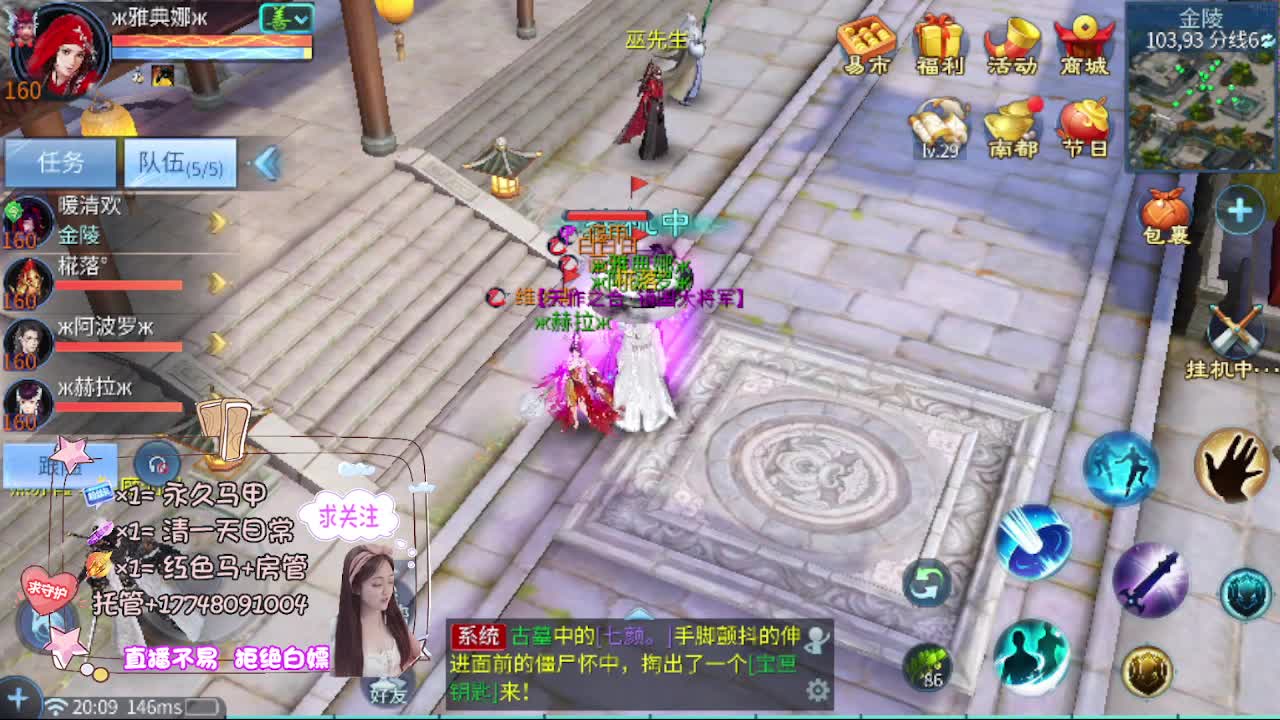Toggle 挂机中 auto-battle crossed swords
The image size is (1280, 720).
(1235, 330)
